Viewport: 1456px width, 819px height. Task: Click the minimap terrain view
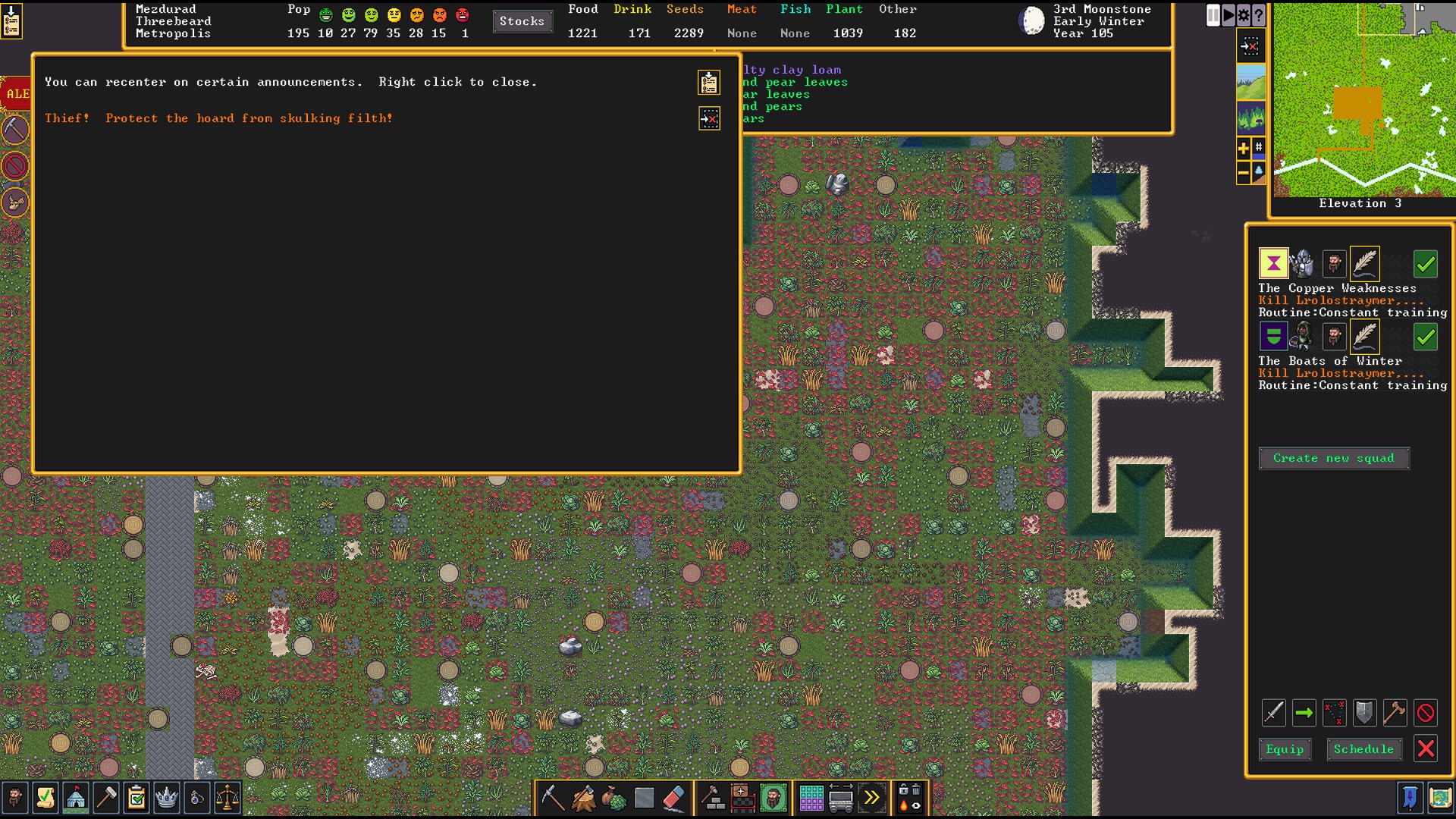pos(1363,99)
